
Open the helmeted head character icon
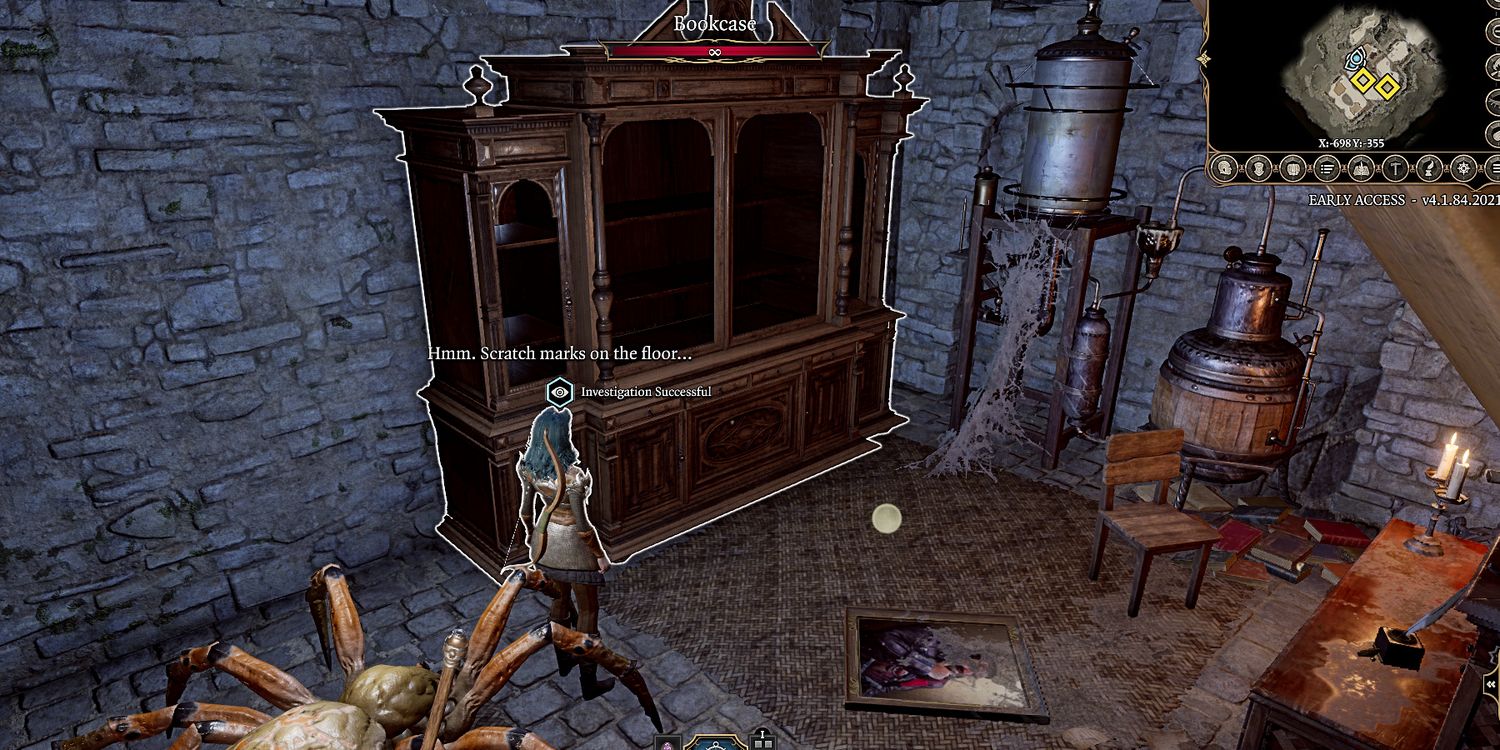pyautogui.click(x=1223, y=168)
